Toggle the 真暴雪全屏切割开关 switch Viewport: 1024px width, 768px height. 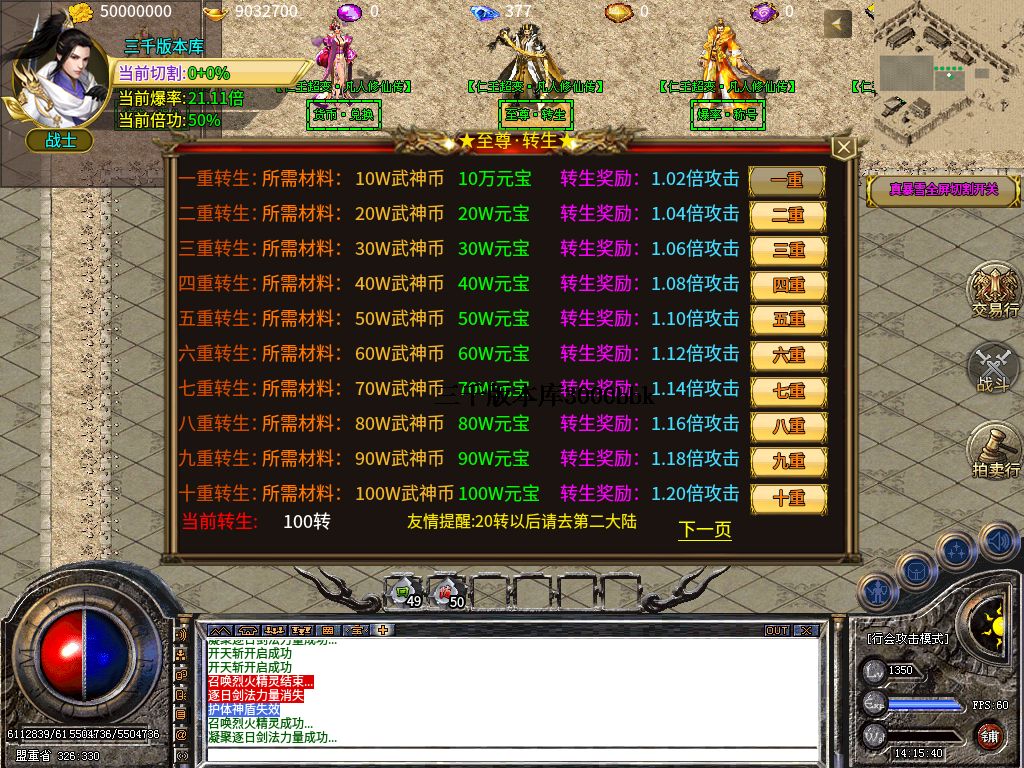pyautogui.click(x=942, y=189)
